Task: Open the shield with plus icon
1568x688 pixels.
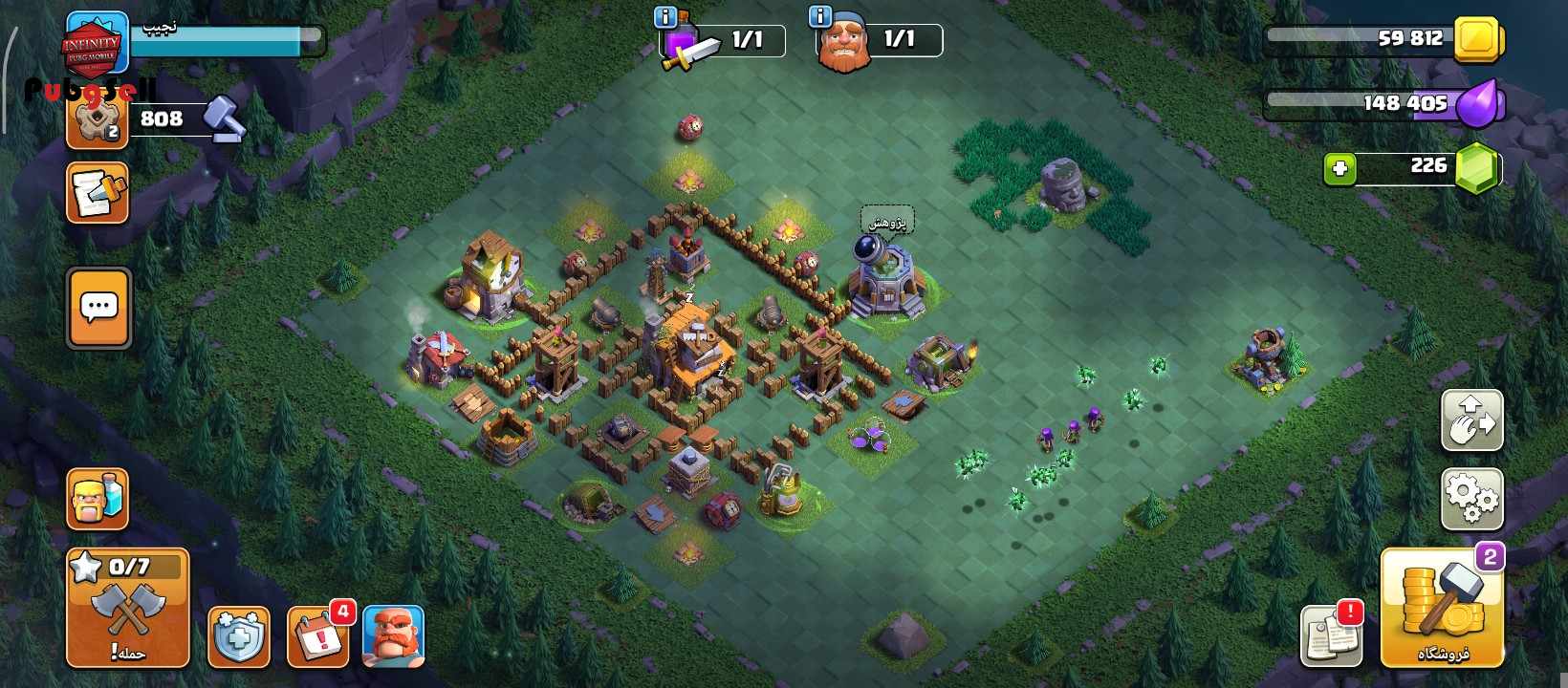Action: pos(238,635)
